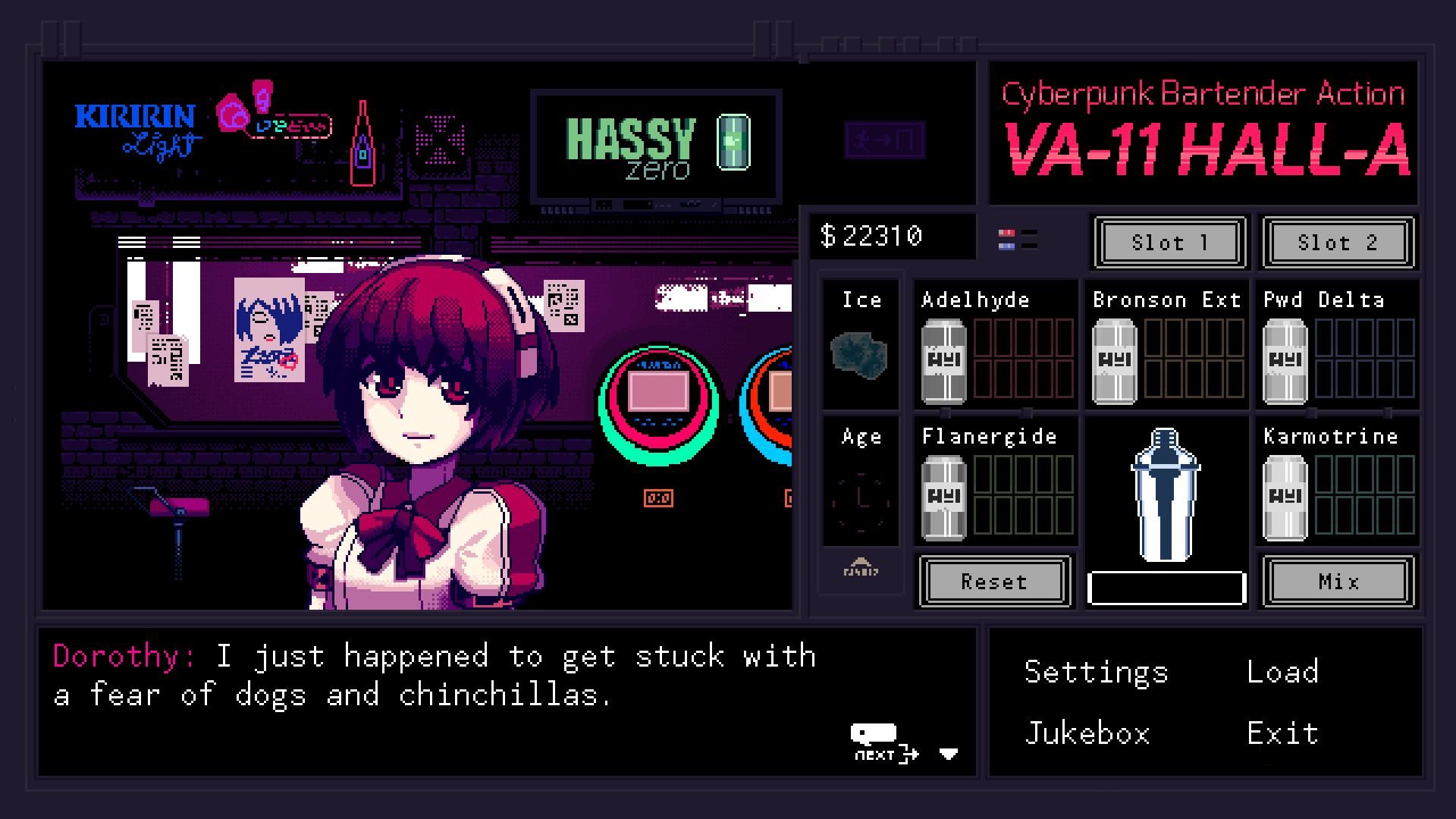This screenshot has width=1456, height=819.
Task: Click the cocktail shaker
Action: coord(1166,497)
